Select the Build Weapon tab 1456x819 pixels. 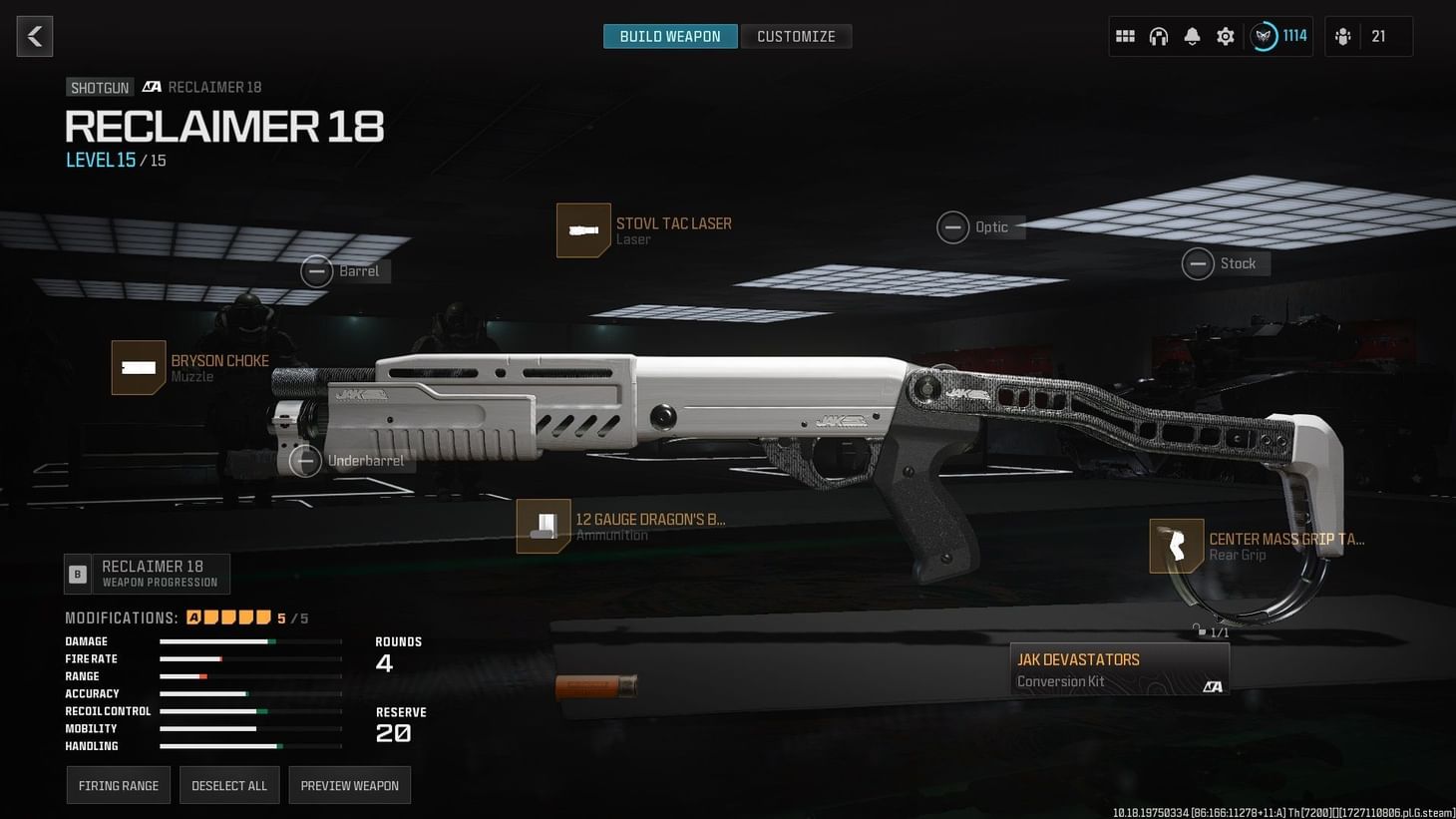tap(669, 36)
